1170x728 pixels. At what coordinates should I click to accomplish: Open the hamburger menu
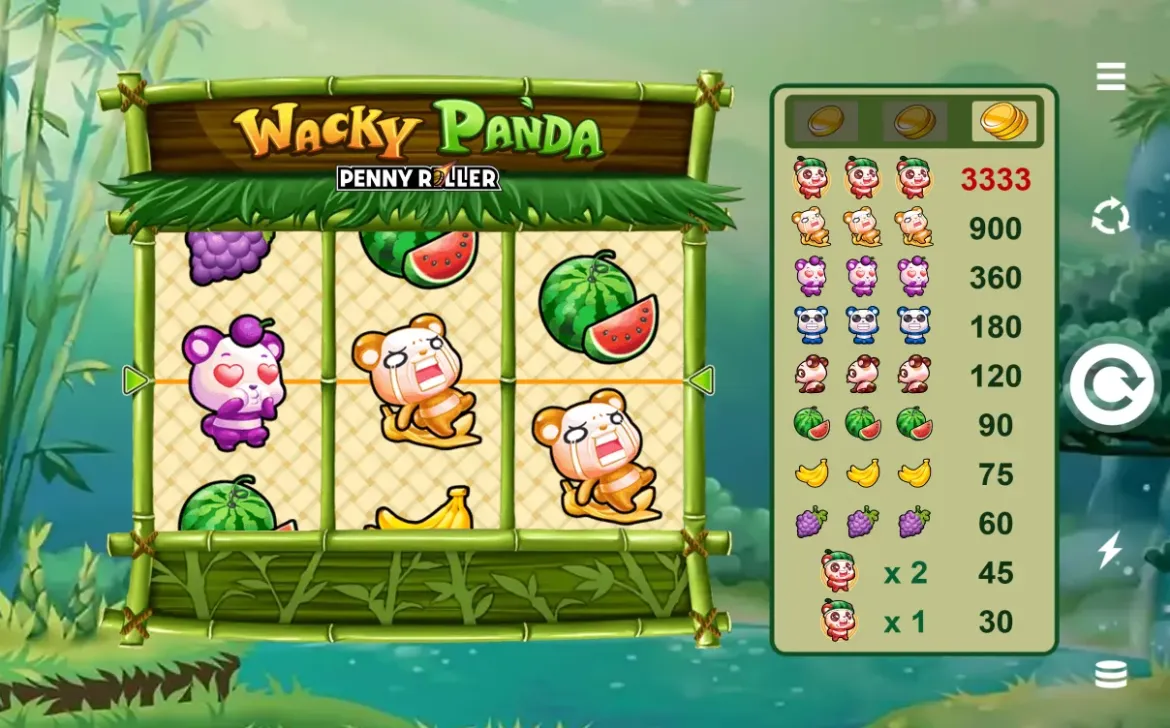[1111, 76]
